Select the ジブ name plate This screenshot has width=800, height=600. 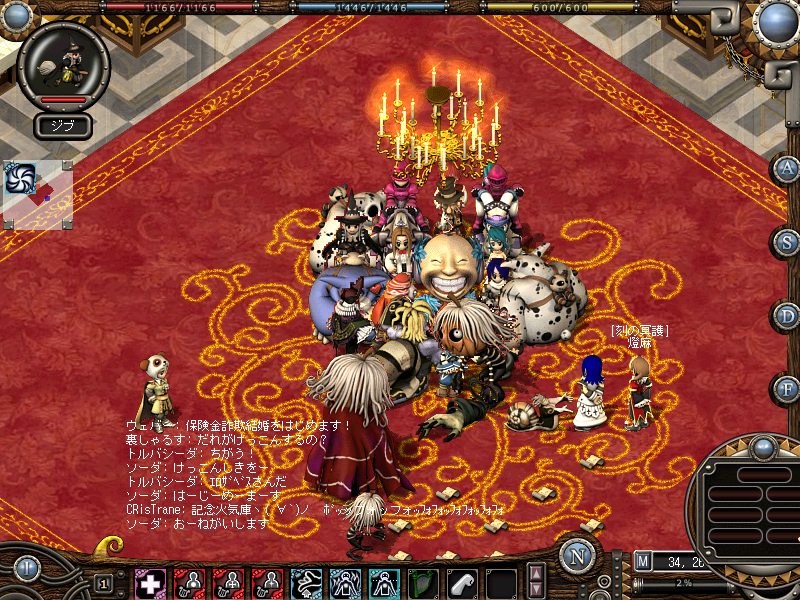[x=64, y=125]
